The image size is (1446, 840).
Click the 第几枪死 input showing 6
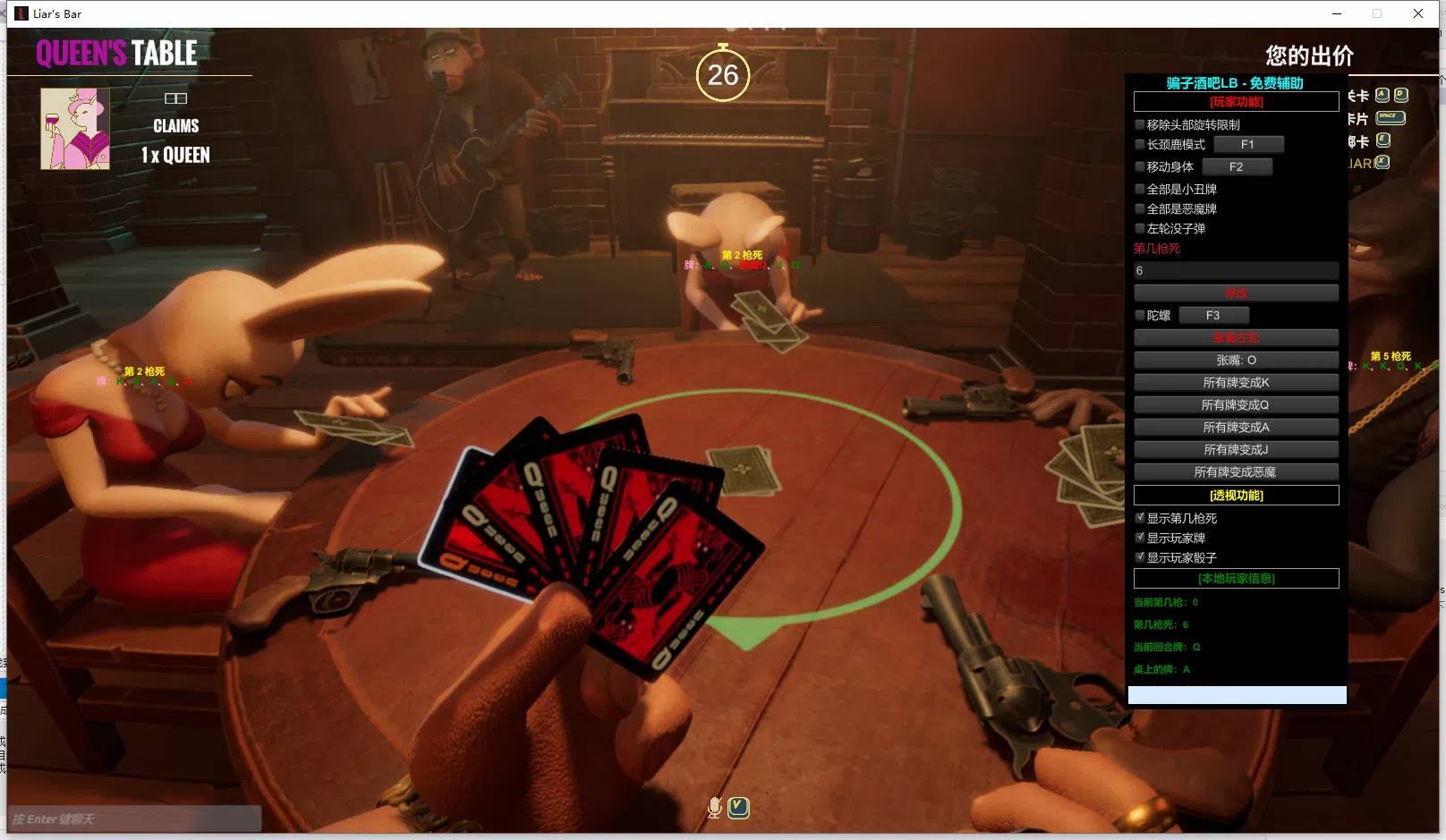(1236, 271)
